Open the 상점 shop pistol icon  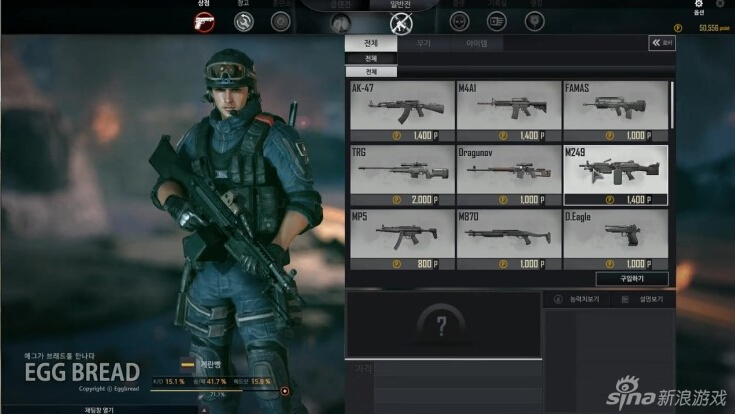[205, 20]
